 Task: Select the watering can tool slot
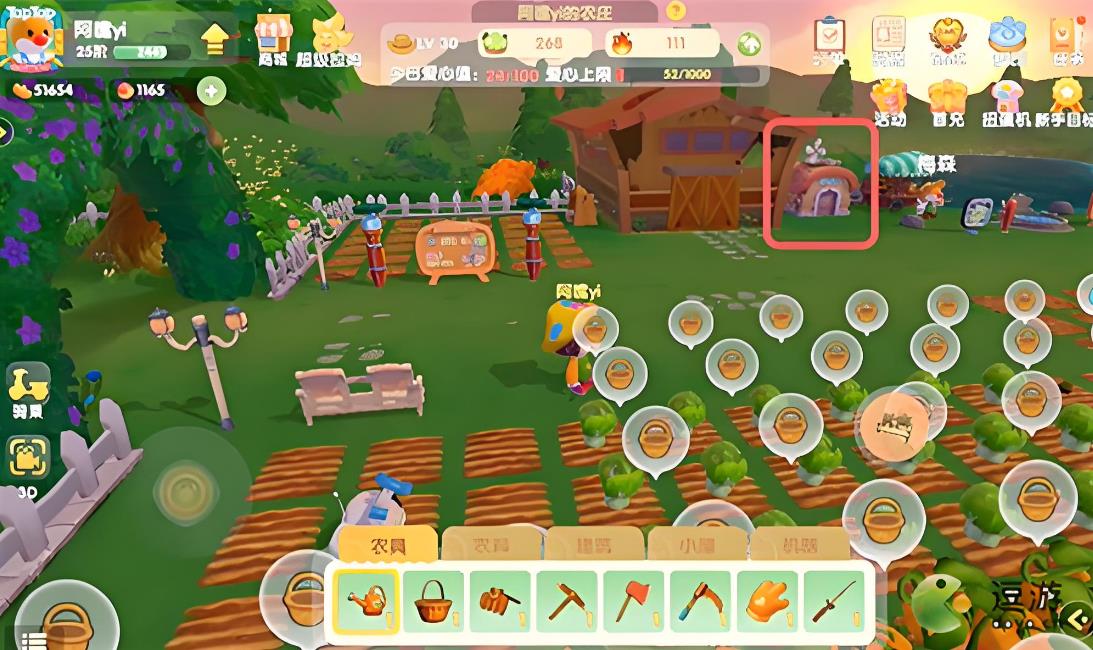point(365,601)
